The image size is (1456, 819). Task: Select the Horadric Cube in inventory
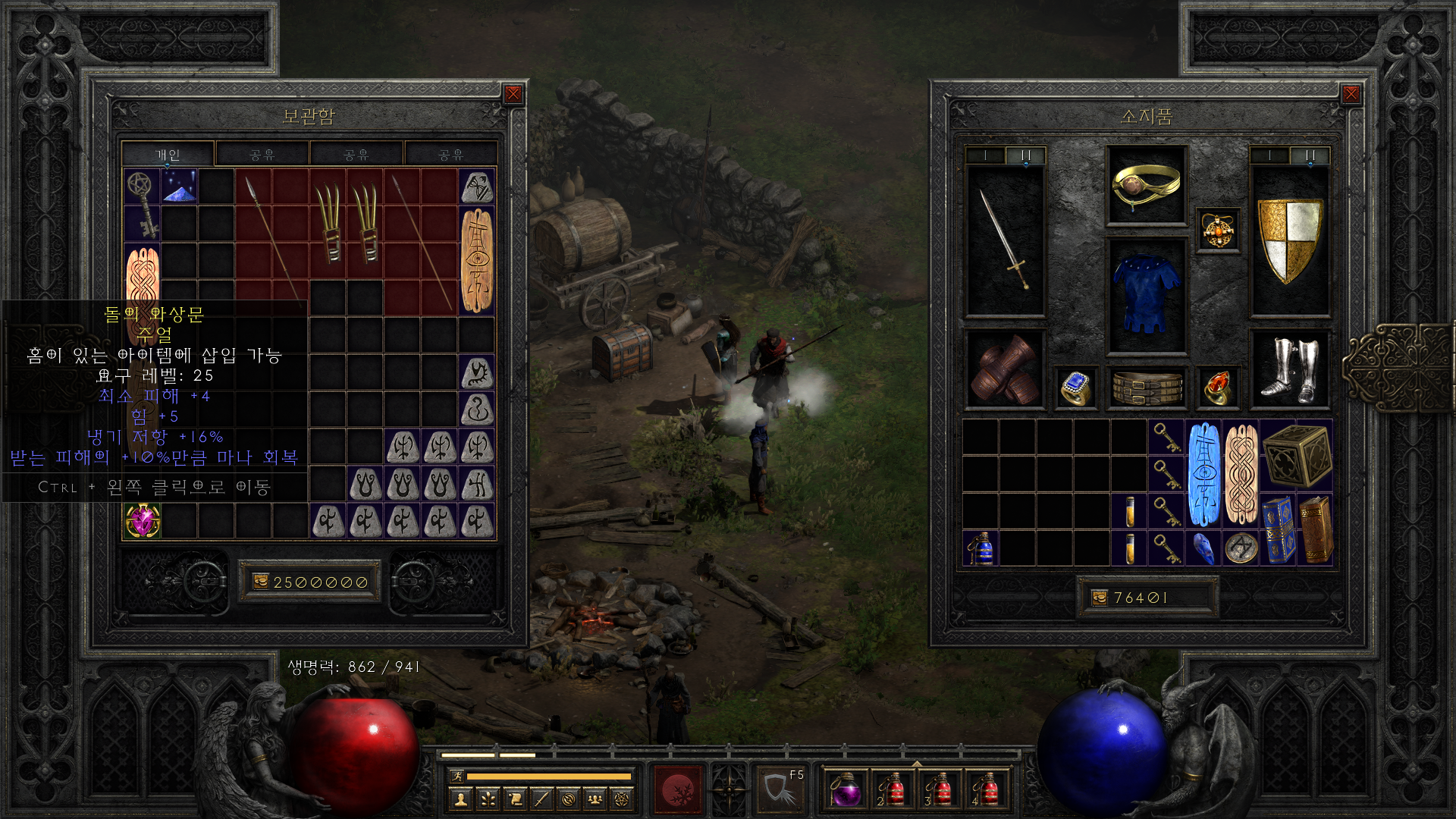pos(1297,455)
